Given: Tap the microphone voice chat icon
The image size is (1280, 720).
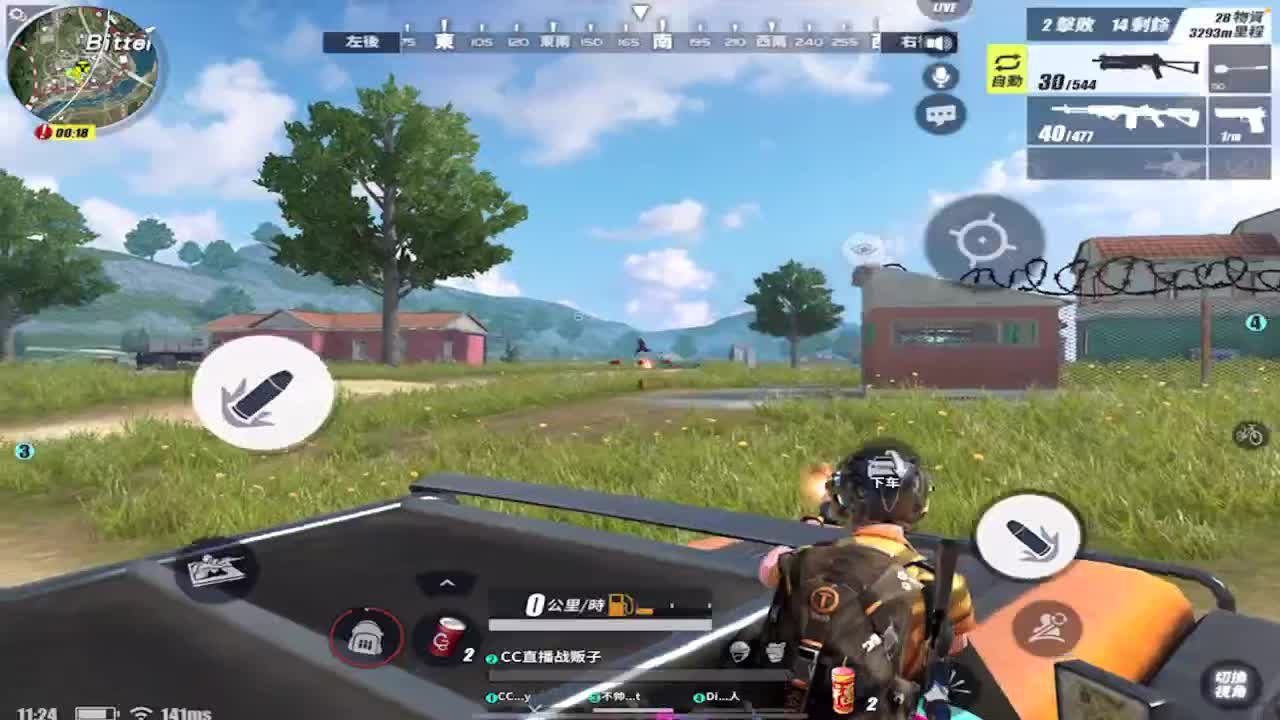Looking at the screenshot, I should point(939,76).
